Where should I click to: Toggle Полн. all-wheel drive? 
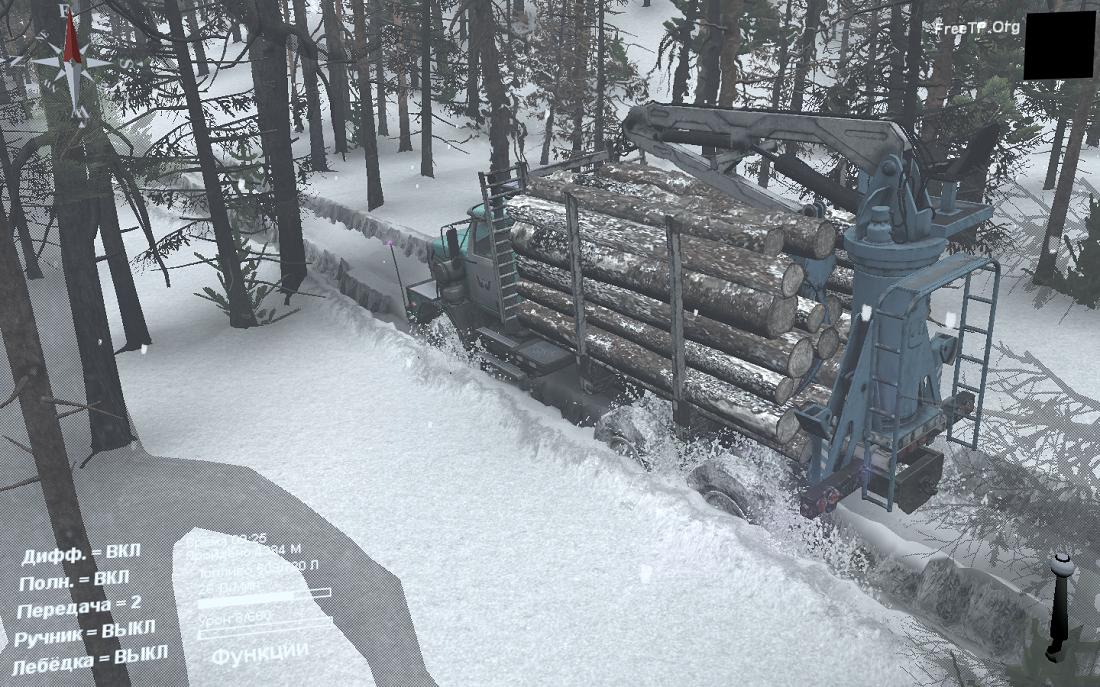tap(75, 580)
